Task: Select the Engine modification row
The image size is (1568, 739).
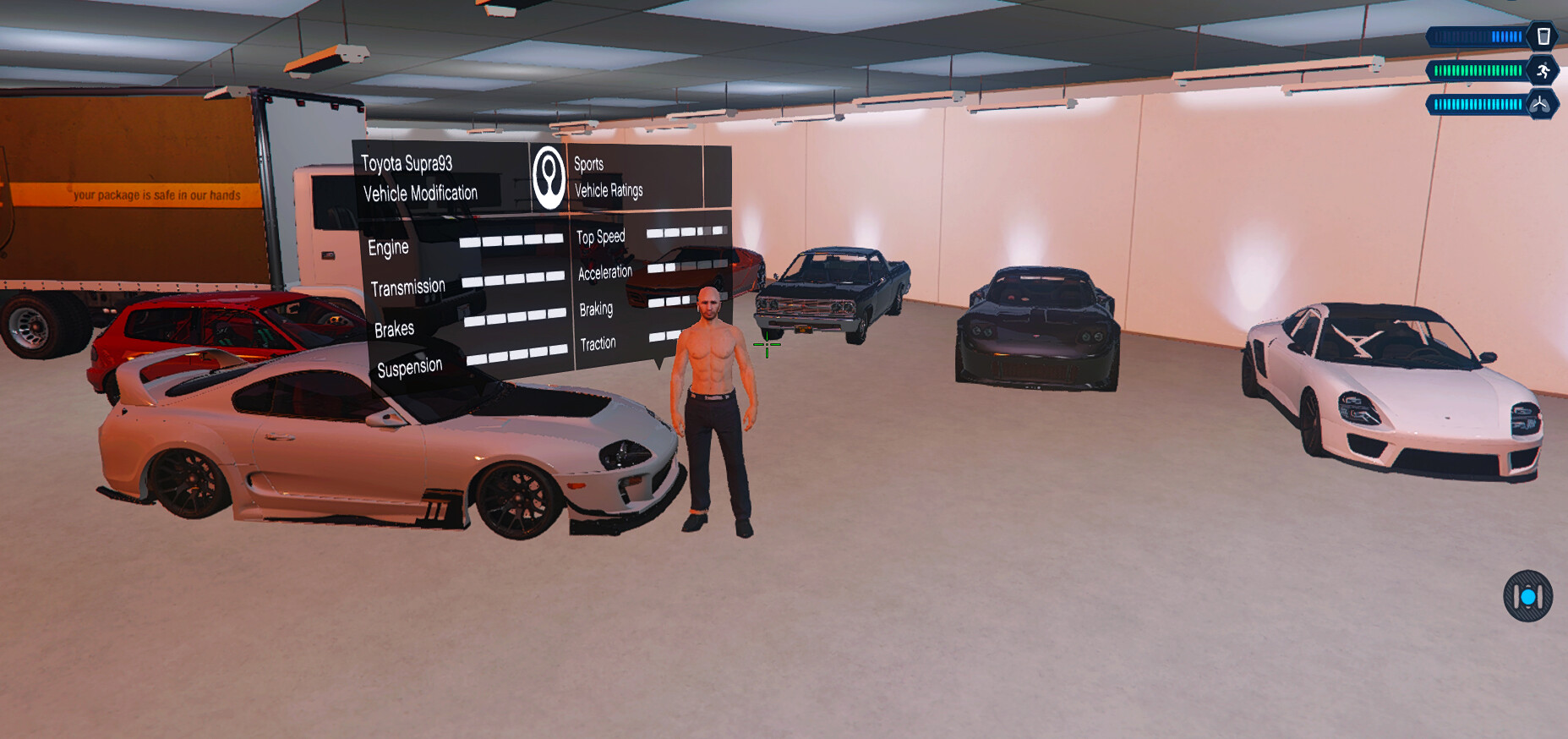Action: [388, 247]
